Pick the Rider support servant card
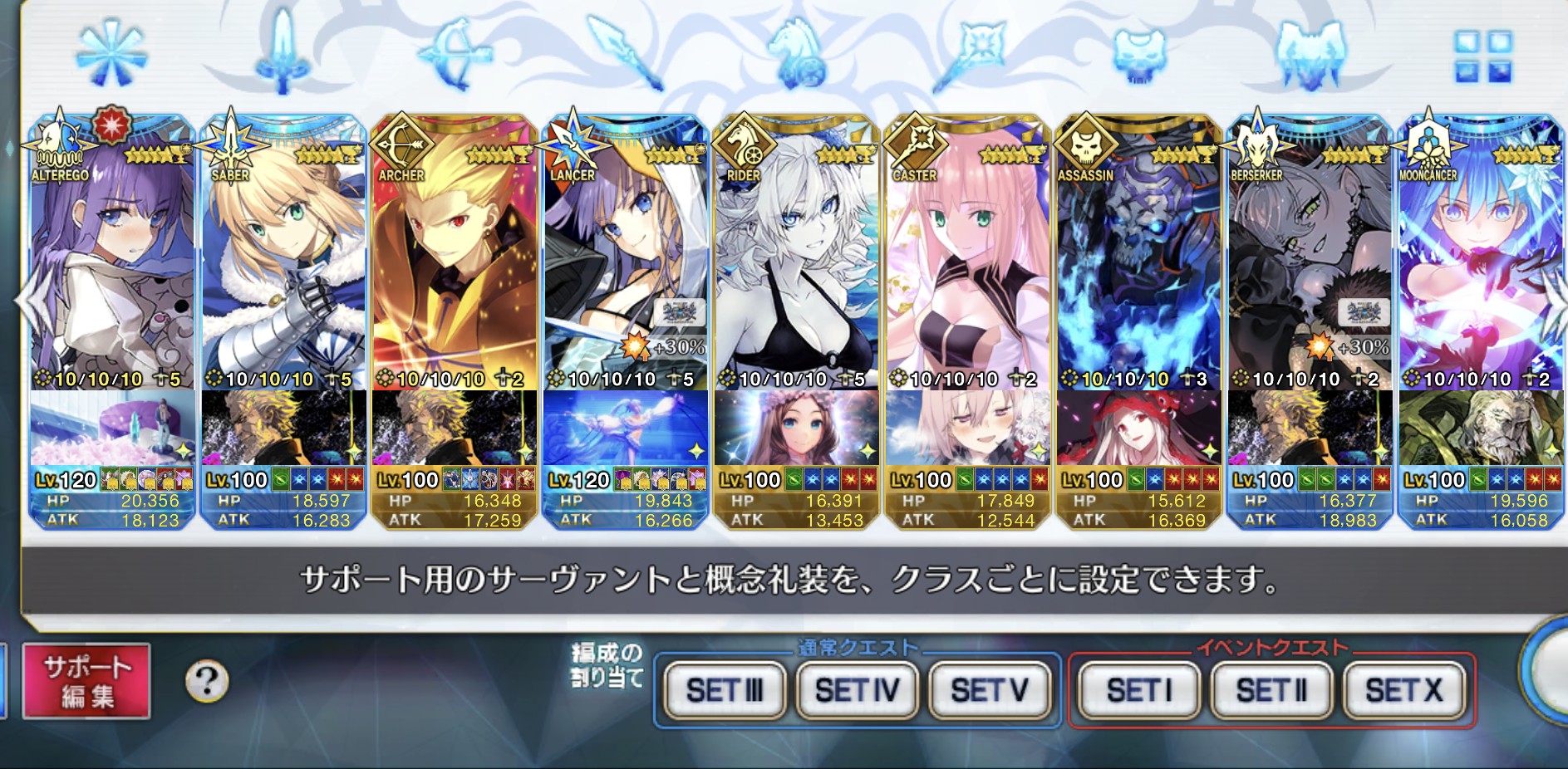 [797, 266]
